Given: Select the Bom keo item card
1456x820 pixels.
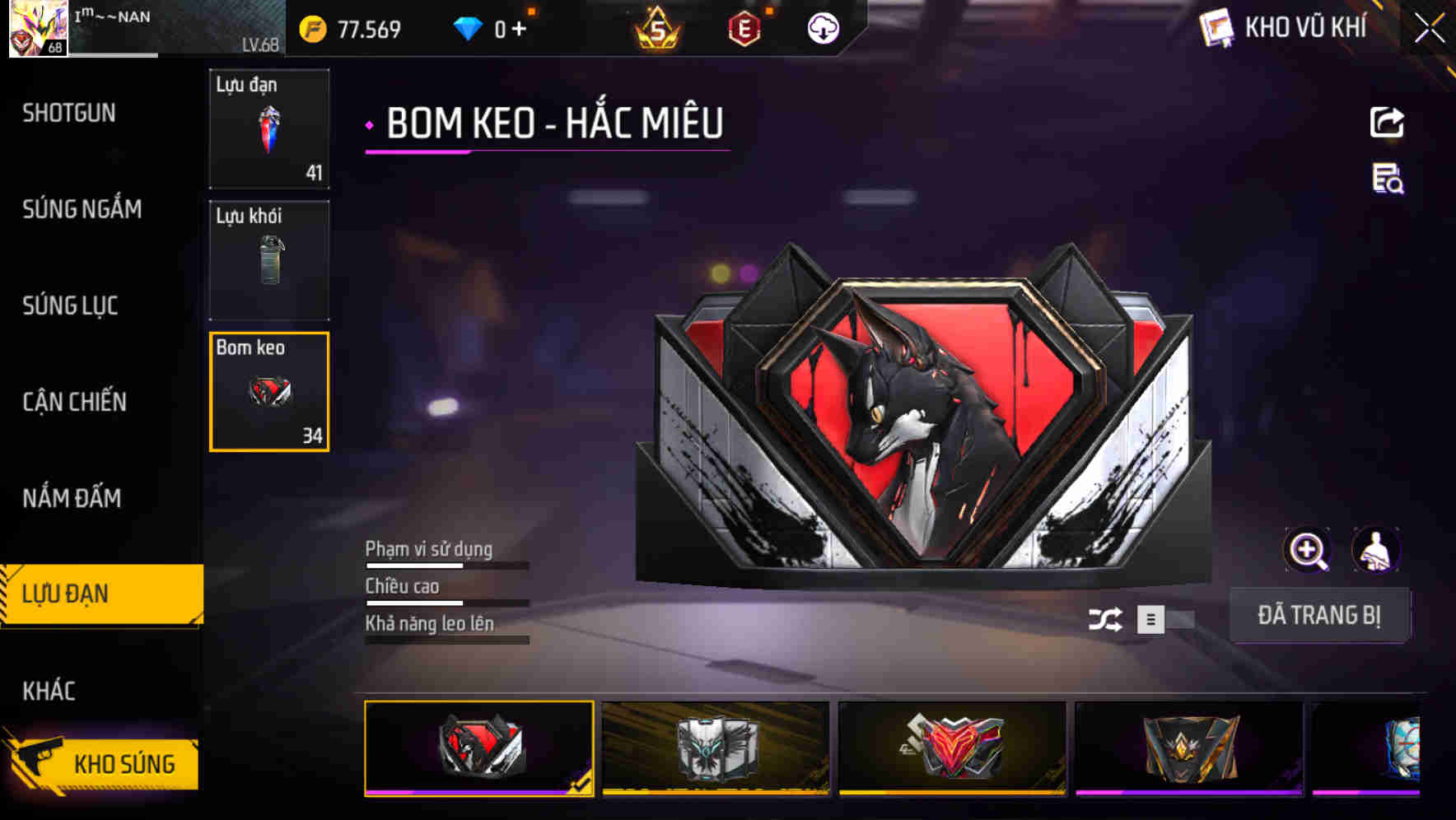Looking at the screenshot, I should [269, 391].
